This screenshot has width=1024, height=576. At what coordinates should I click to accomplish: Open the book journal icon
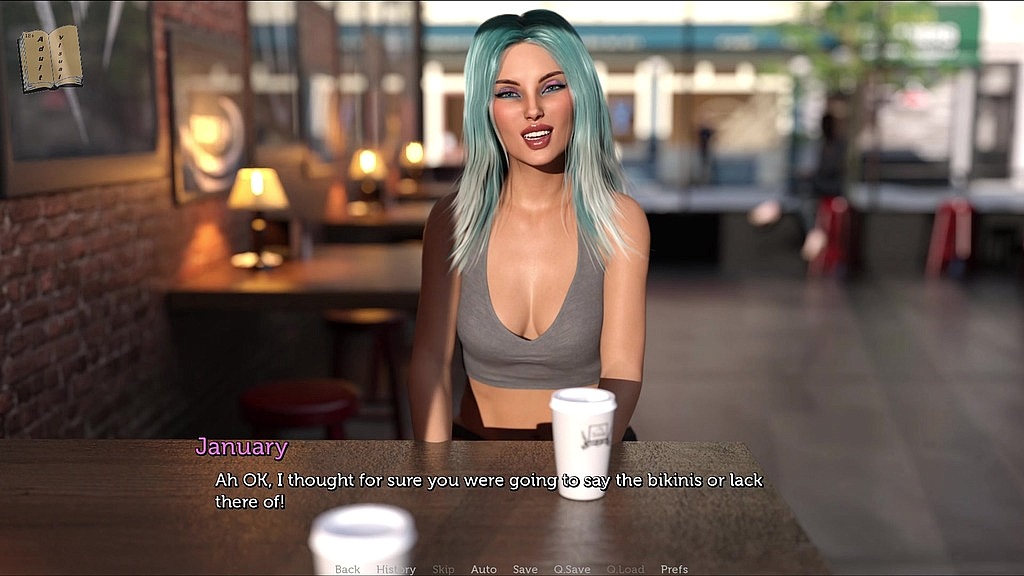50,59
